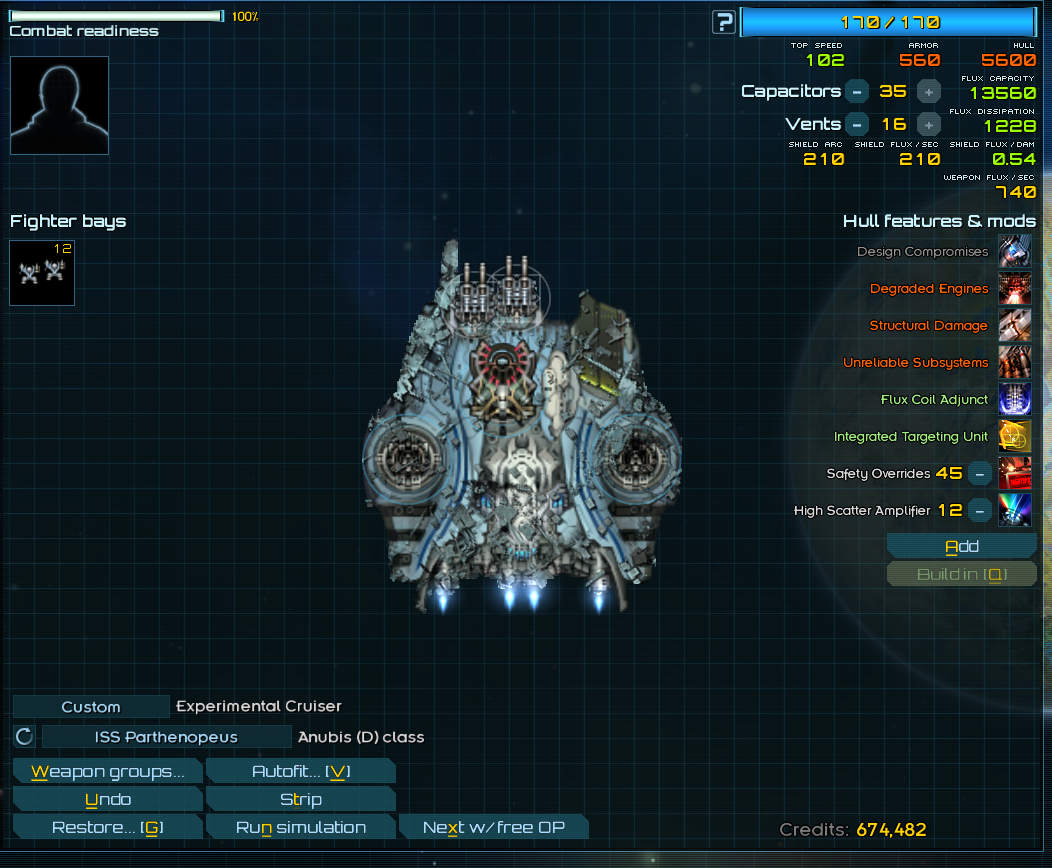The height and width of the screenshot is (868, 1052).
Task: Reduce the number of Vents
Action: pos(857,124)
